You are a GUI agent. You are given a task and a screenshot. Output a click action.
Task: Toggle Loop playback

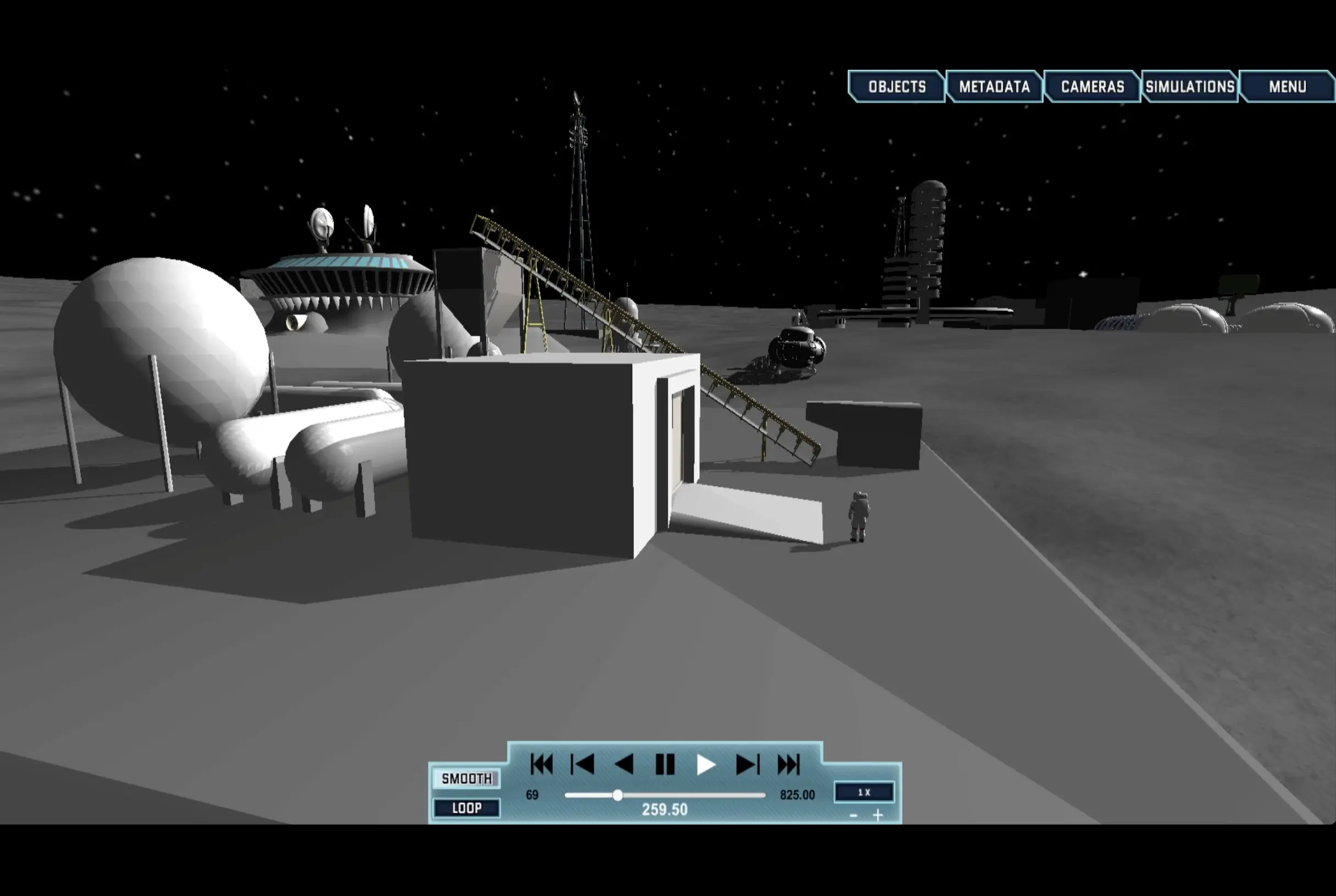click(466, 808)
